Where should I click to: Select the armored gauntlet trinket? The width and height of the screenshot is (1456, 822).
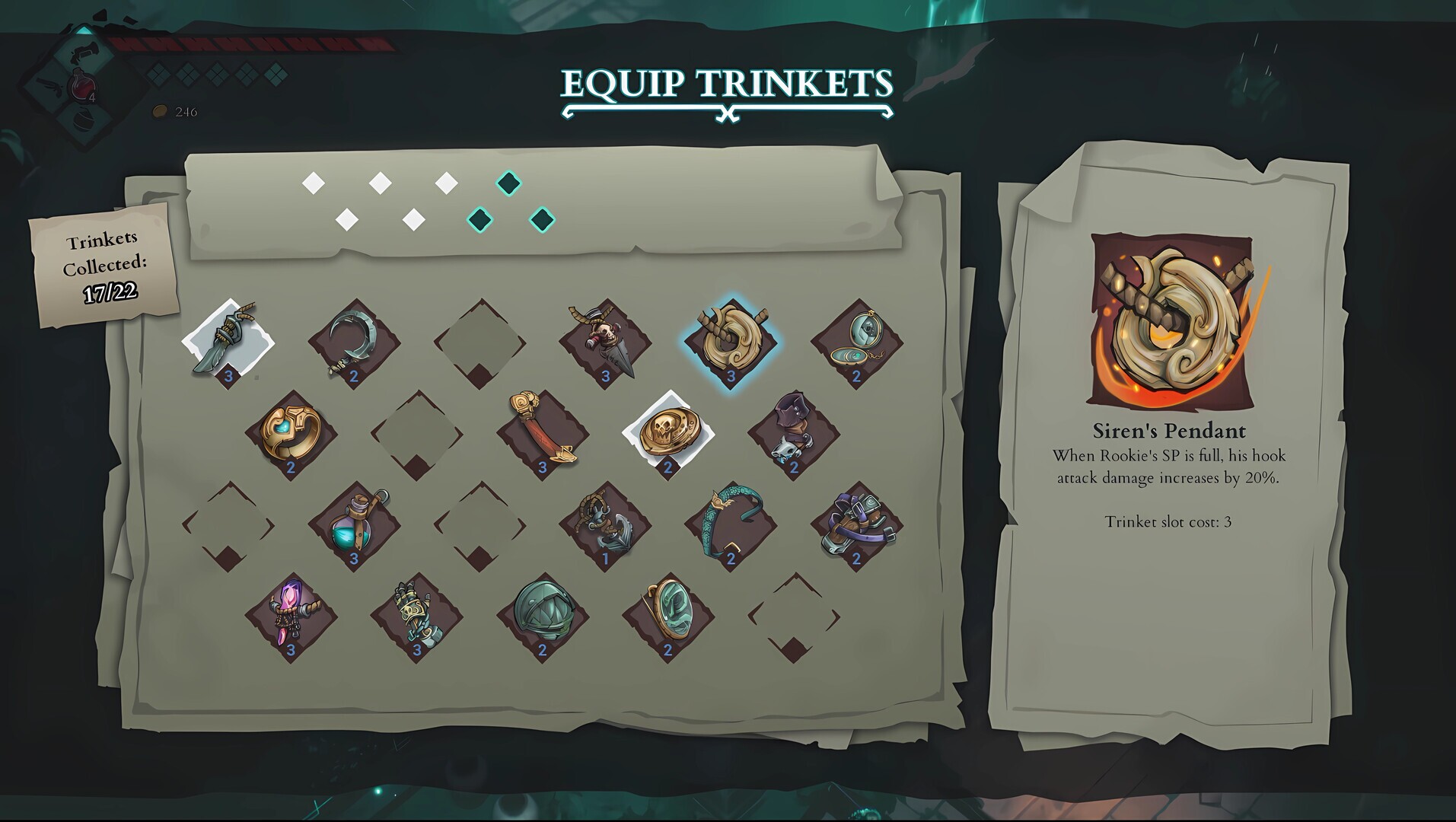tap(415, 616)
